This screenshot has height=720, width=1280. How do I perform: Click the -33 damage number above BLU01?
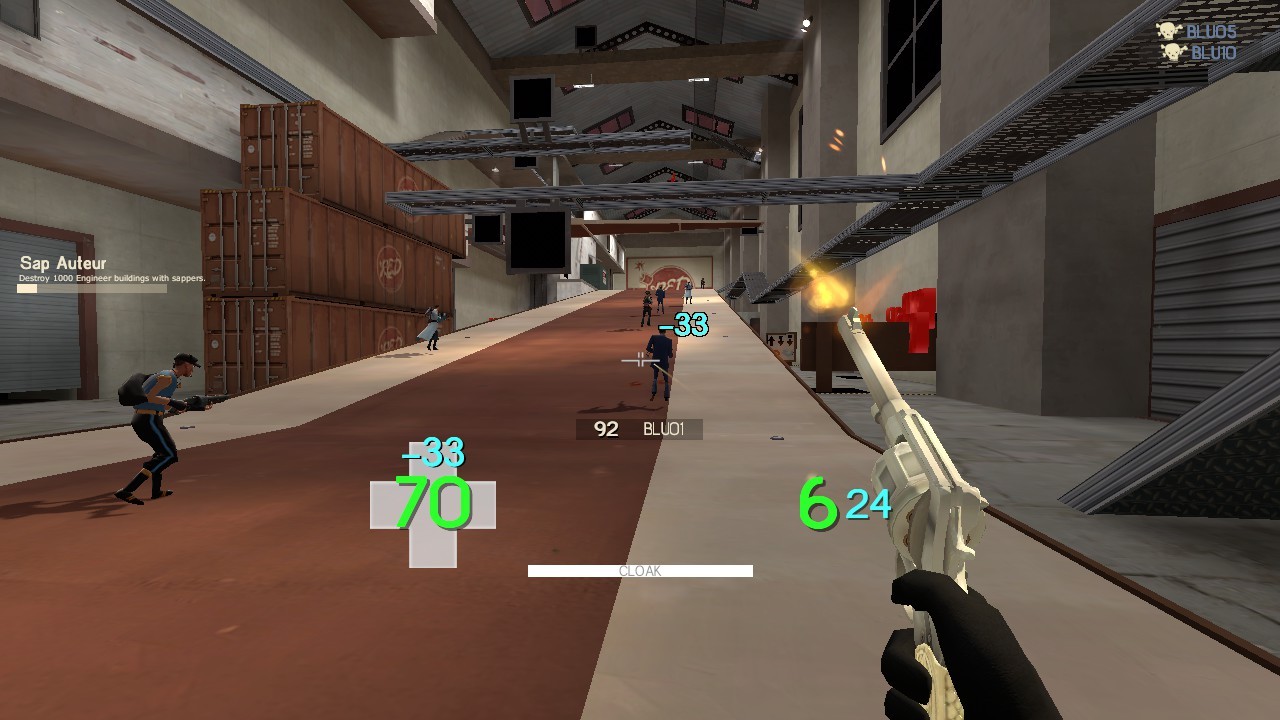(685, 325)
